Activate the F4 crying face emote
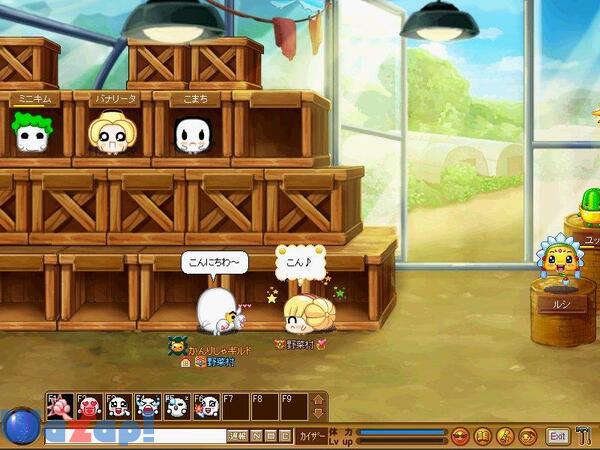This screenshot has height=450, width=600. pos(147,406)
